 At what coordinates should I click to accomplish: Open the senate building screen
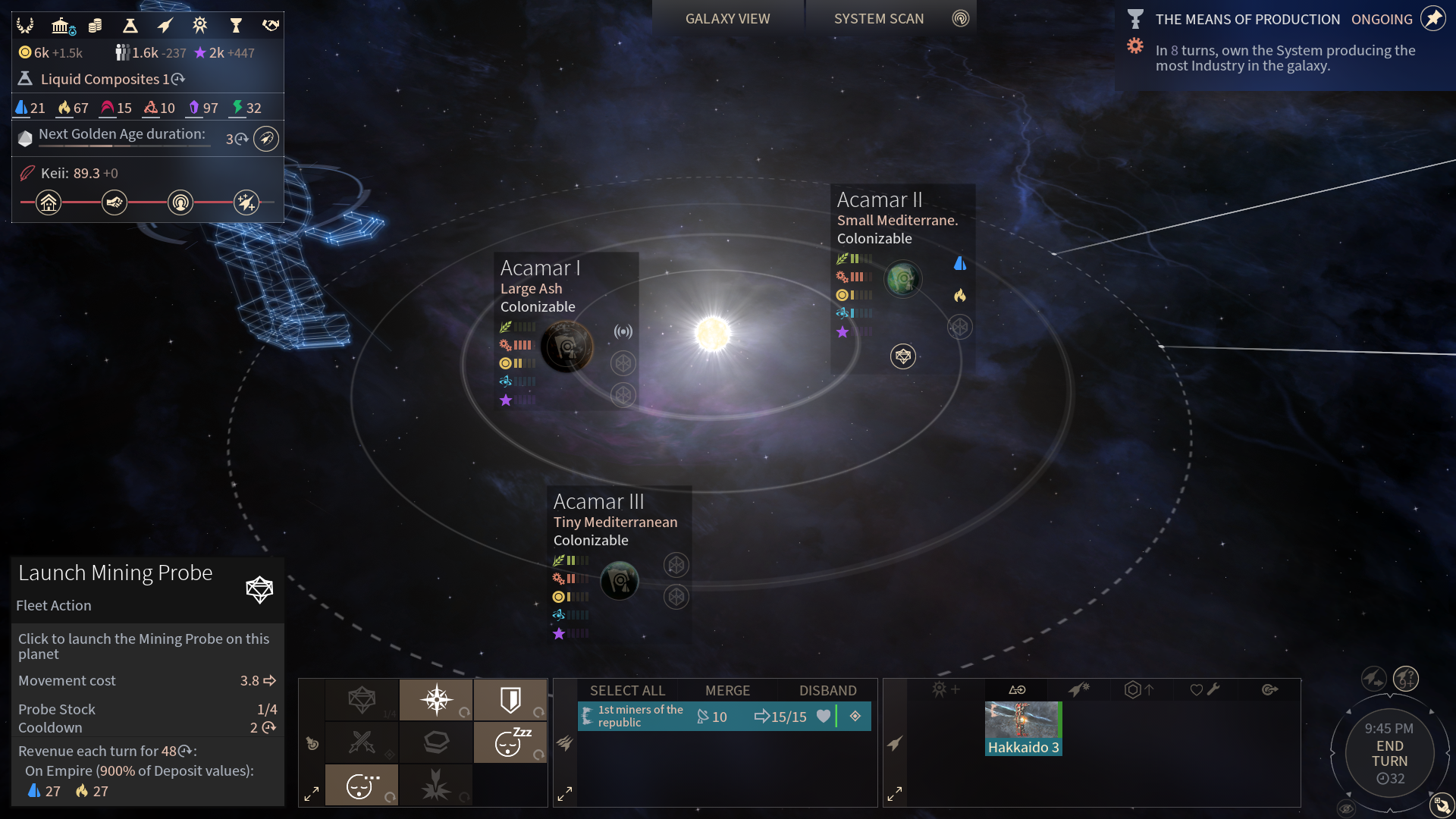(x=62, y=26)
